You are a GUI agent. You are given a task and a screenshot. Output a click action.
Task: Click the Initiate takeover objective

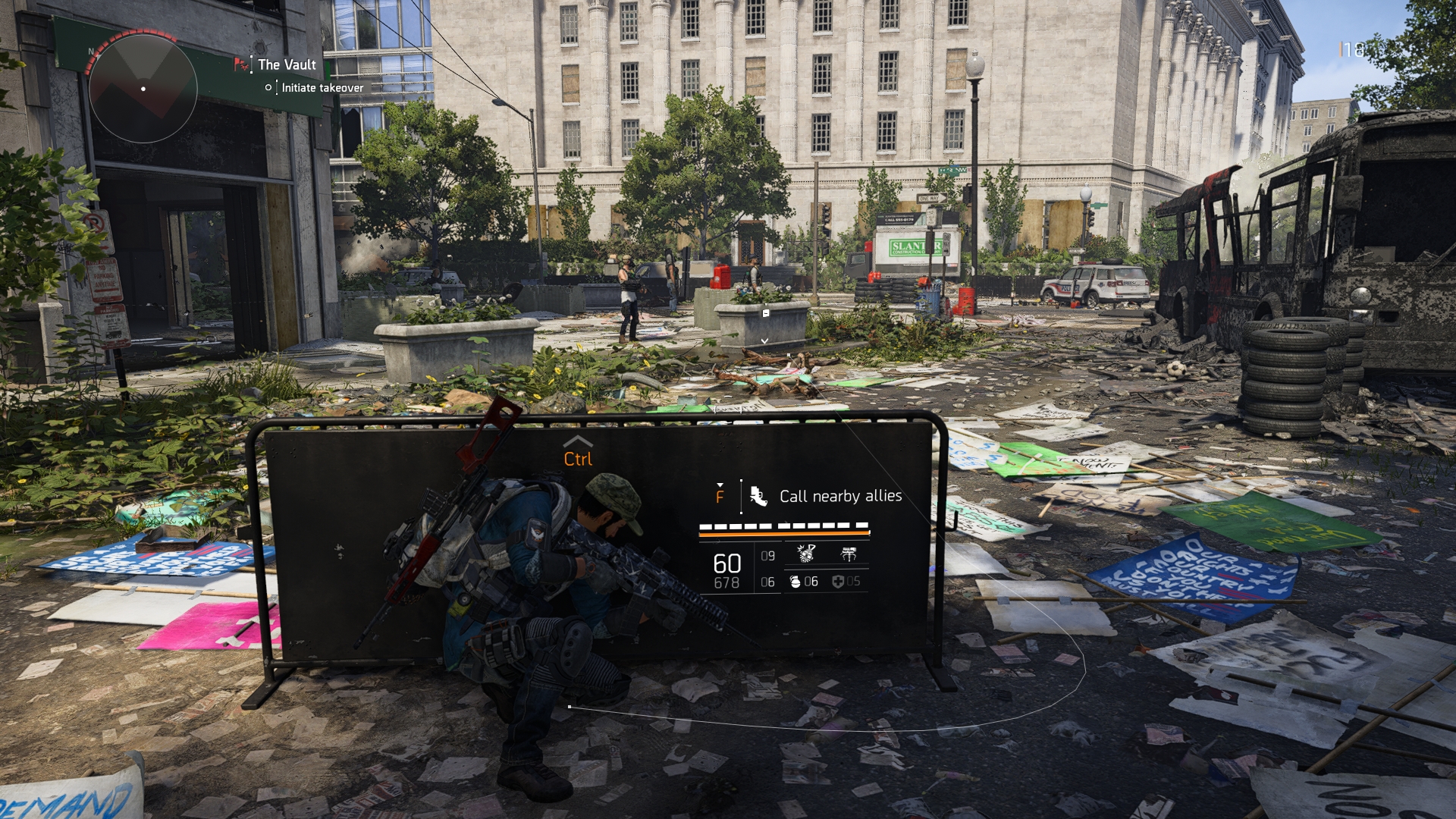point(322,88)
